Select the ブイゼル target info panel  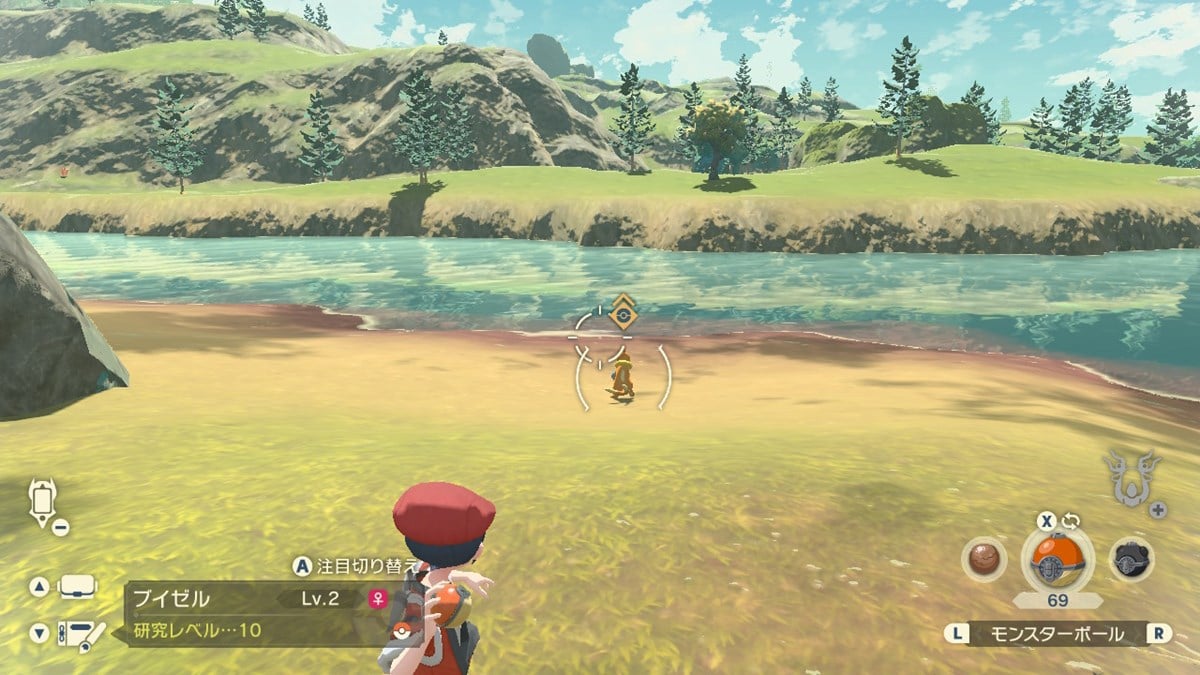(x=255, y=613)
